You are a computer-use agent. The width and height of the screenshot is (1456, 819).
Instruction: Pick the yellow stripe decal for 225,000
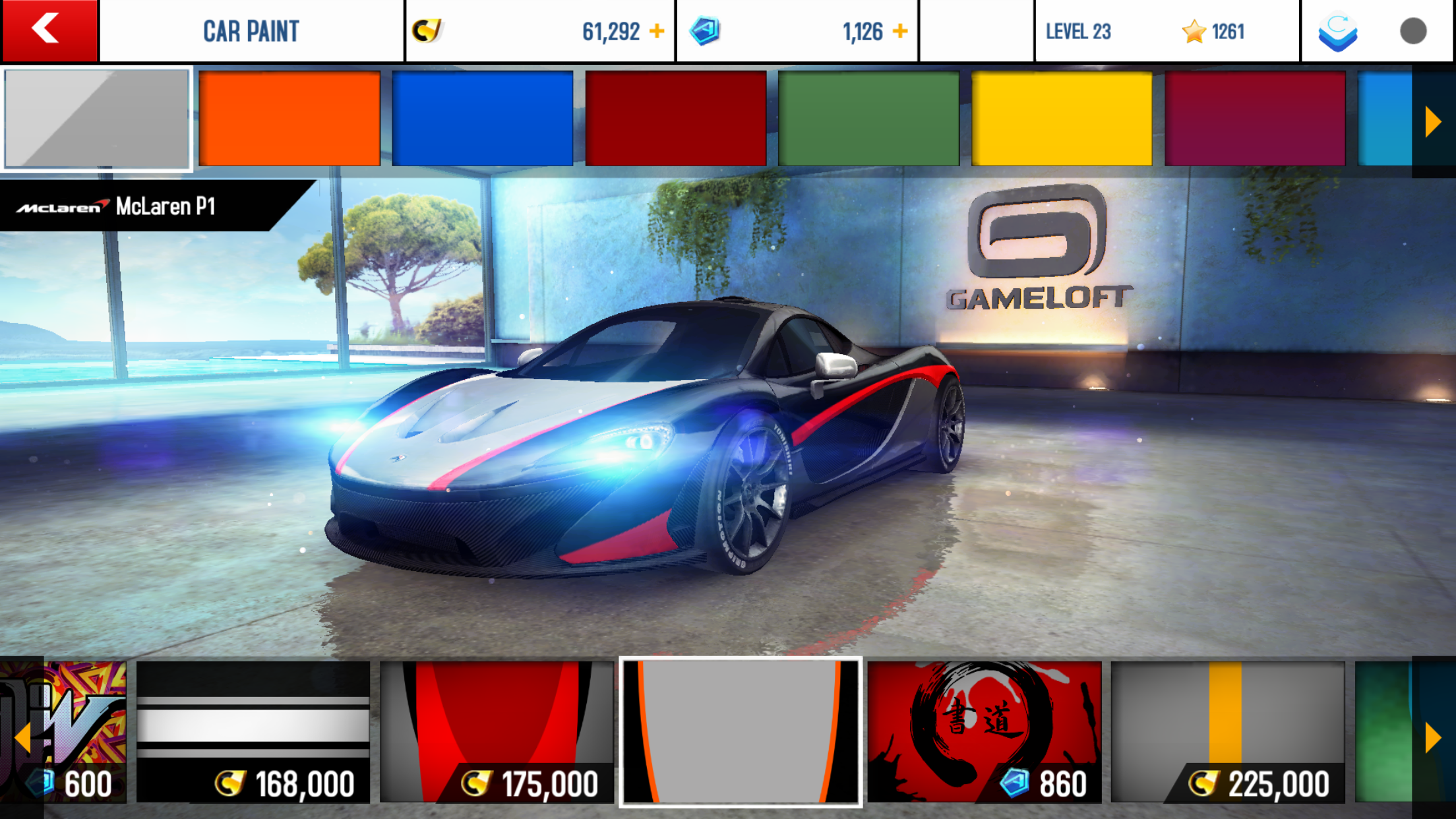[1227, 732]
